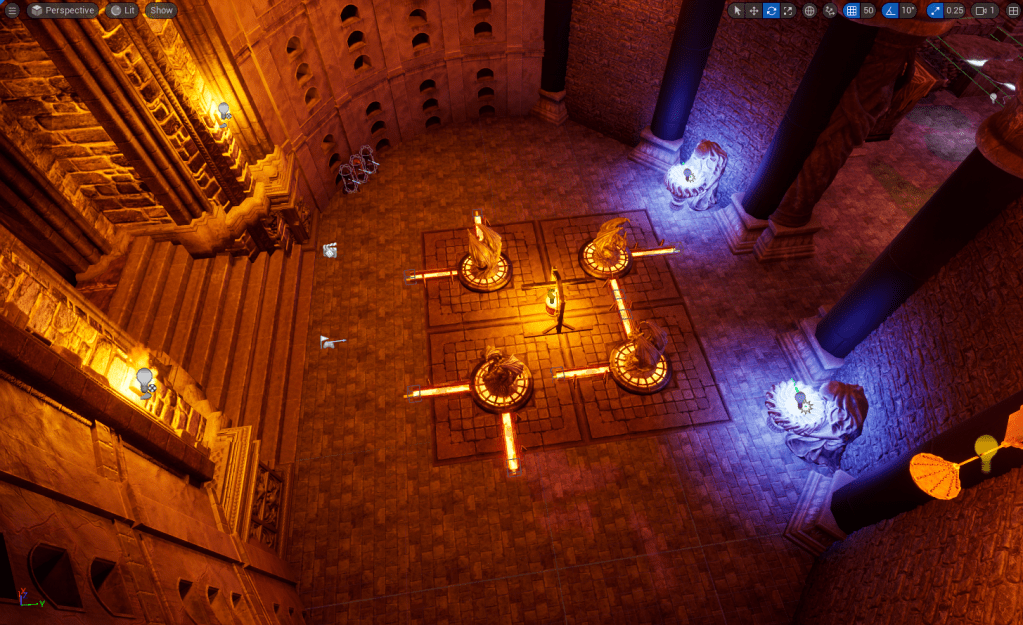Open the viewport layout grid button
Viewport: 1023px width, 625px height.
1012,11
